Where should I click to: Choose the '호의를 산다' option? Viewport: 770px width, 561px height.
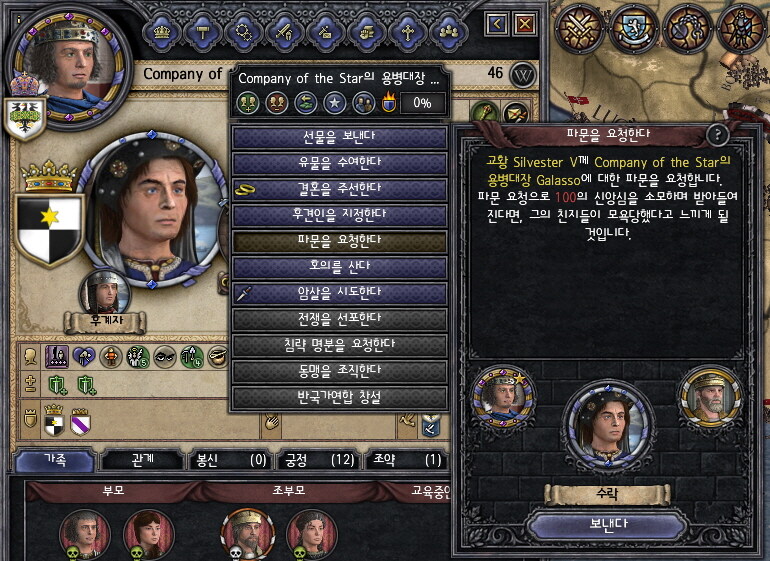click(x=339, y=267)
